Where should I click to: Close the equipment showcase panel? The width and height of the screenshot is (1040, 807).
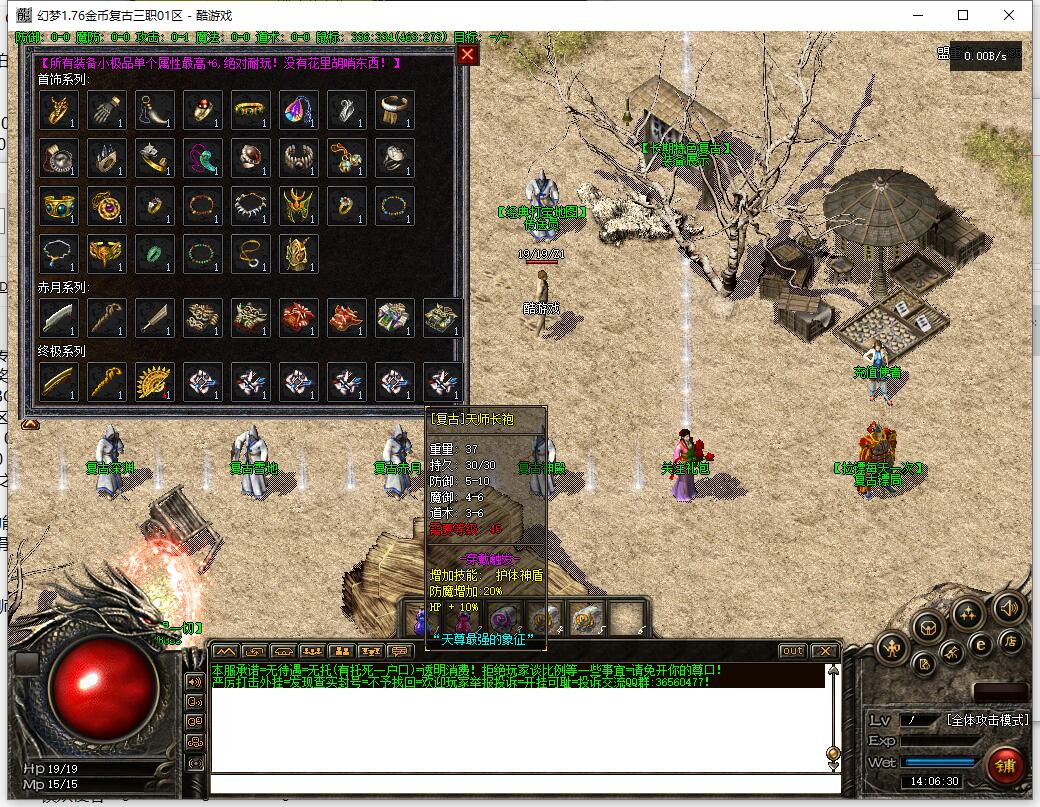(467, 55)
